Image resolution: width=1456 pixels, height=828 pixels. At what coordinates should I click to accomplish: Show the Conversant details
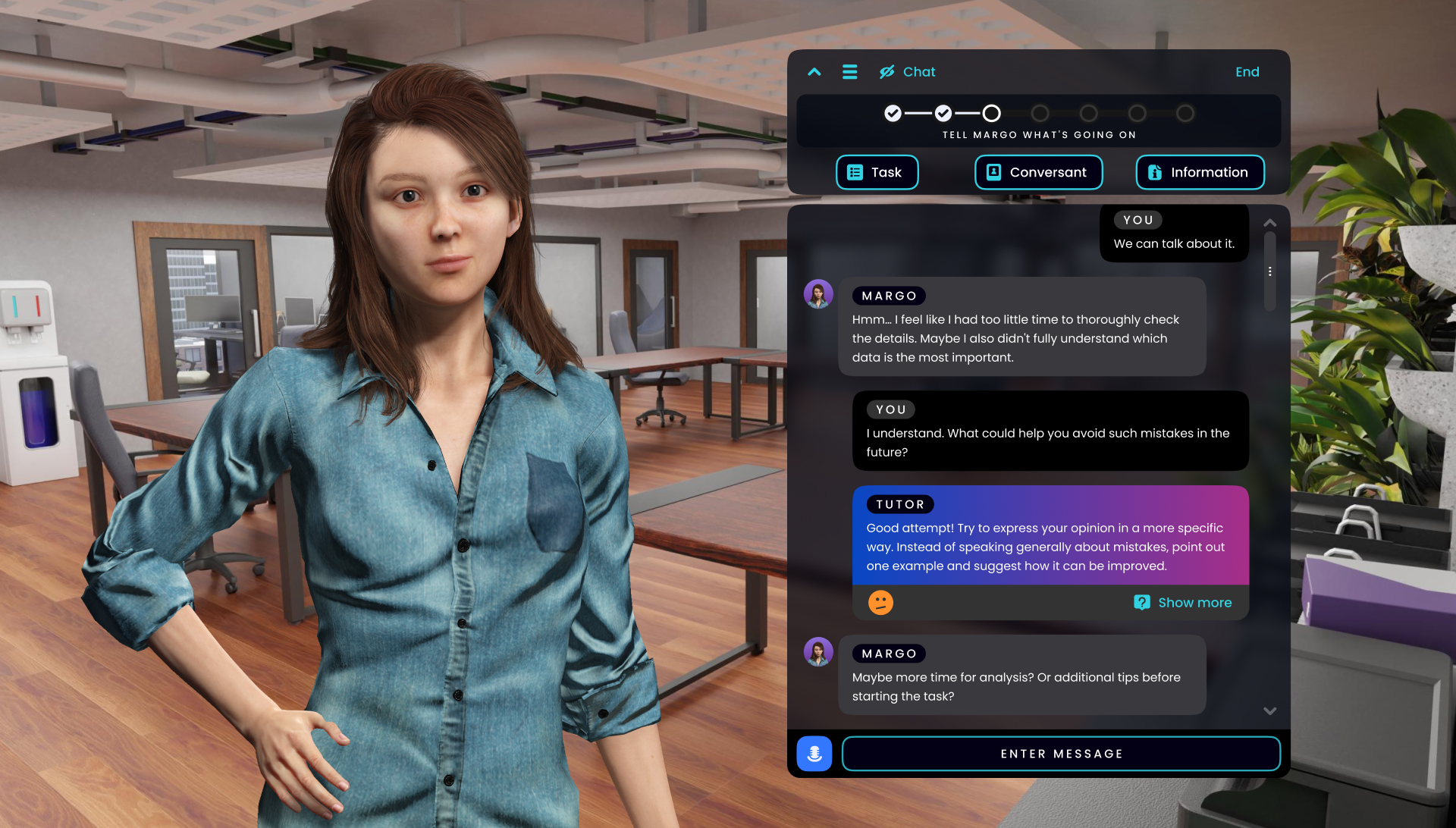click(1038, 172)
